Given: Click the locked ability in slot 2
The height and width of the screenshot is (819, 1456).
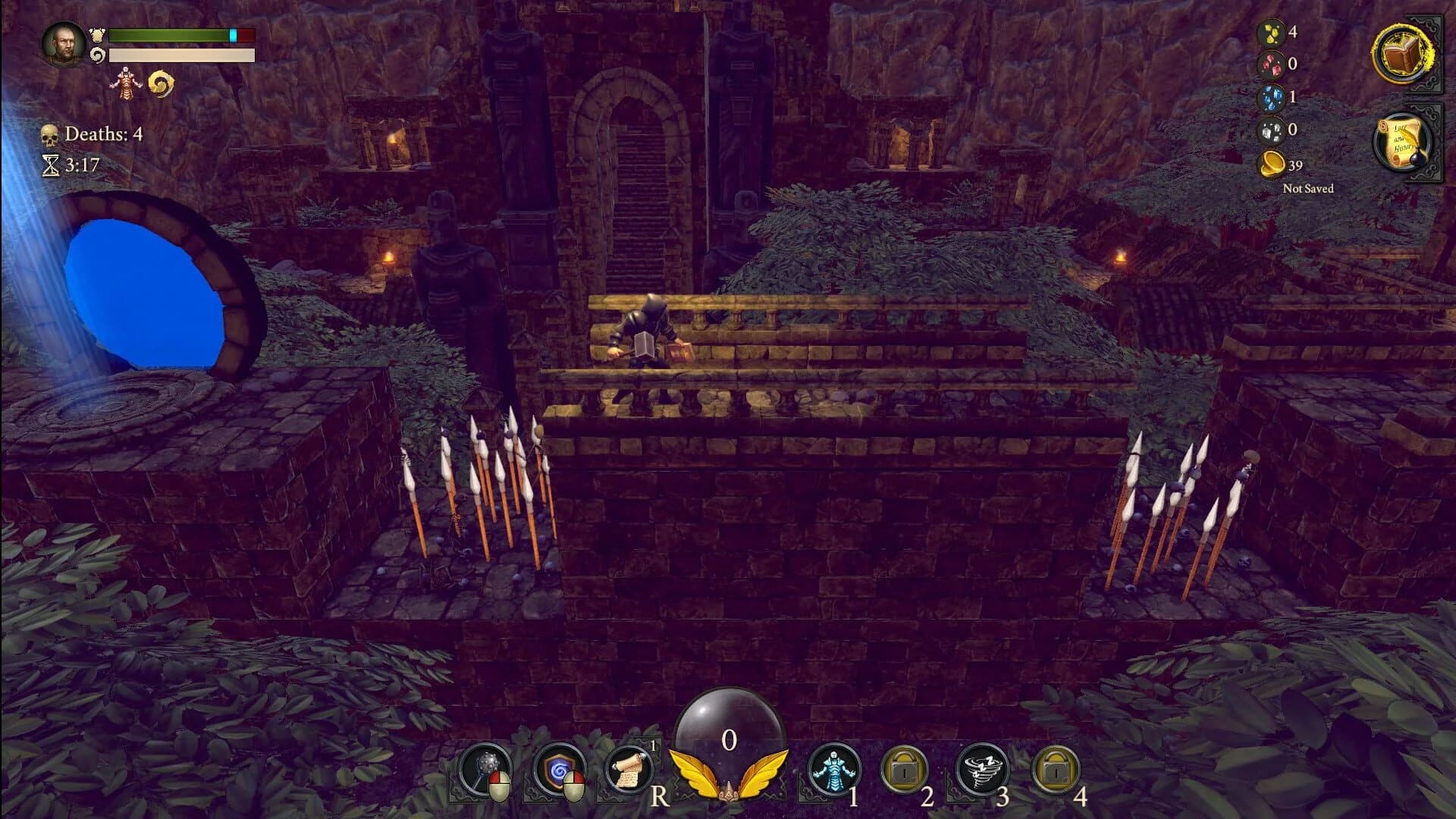Looking at the screenshot, I should (905, 768).
